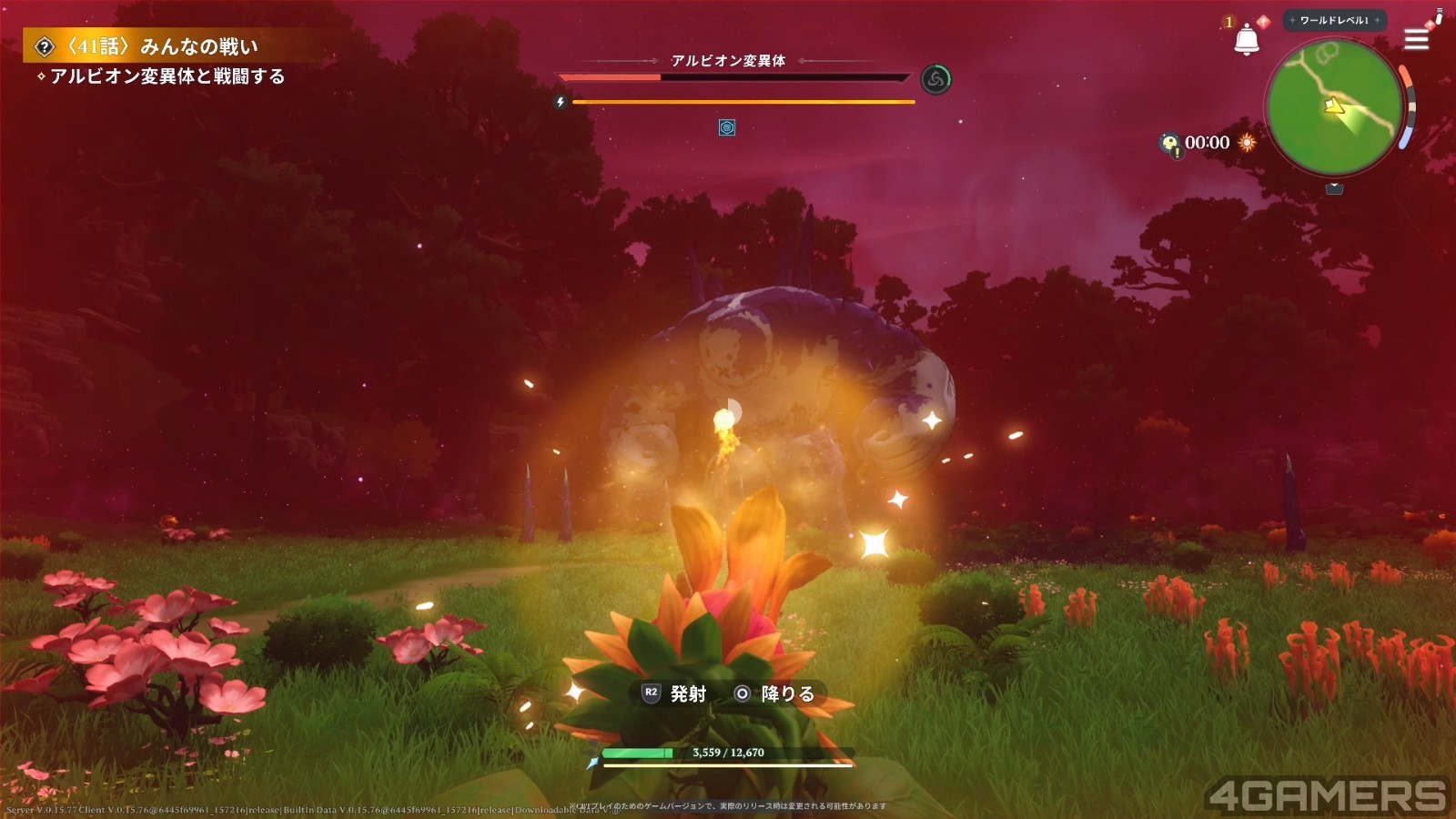This screenshot has width=1456, height=819.
Task: Expand the tab below the minimap
Action: pos(1334,188)
